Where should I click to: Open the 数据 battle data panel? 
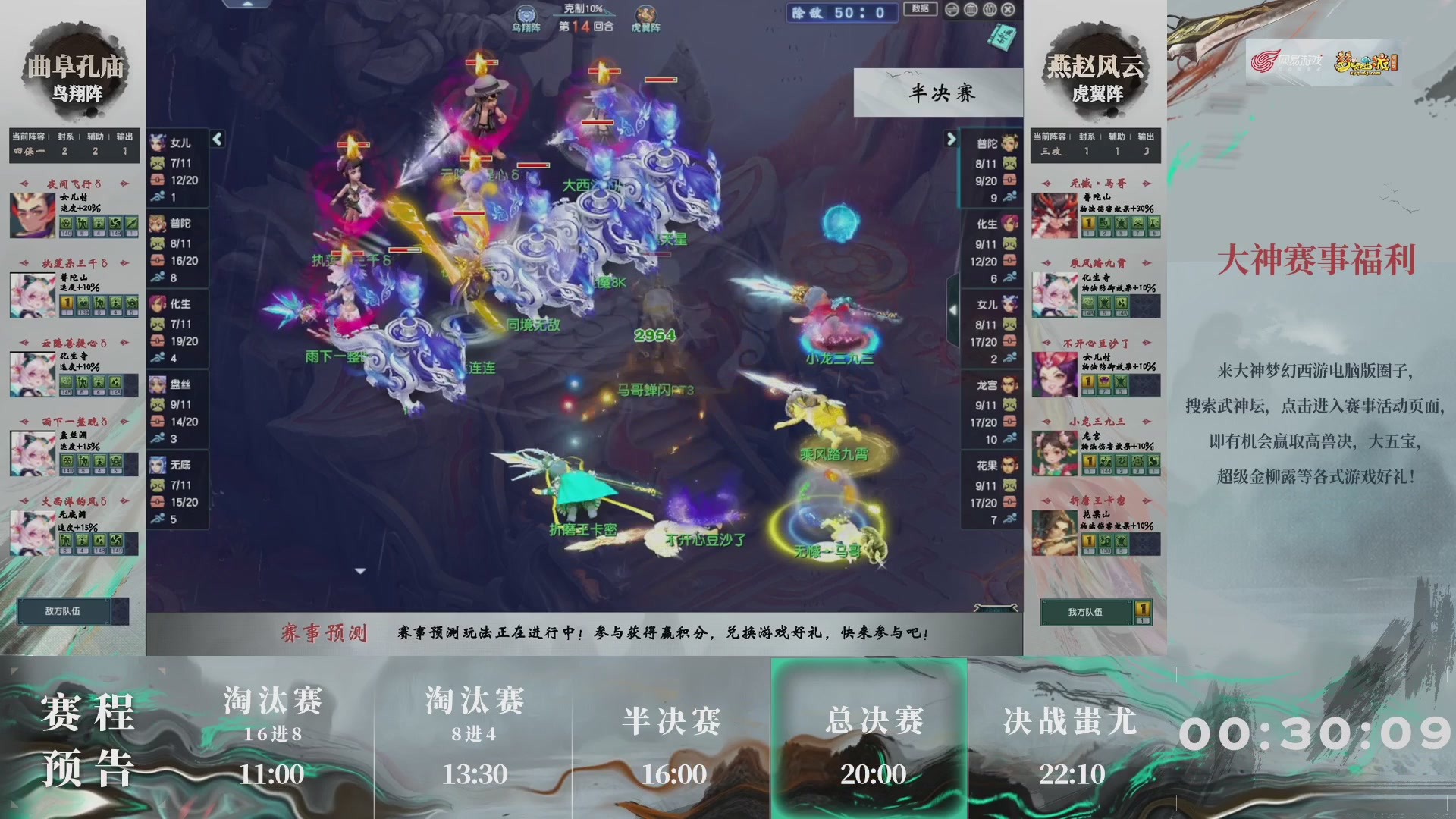tap(920, 9)
